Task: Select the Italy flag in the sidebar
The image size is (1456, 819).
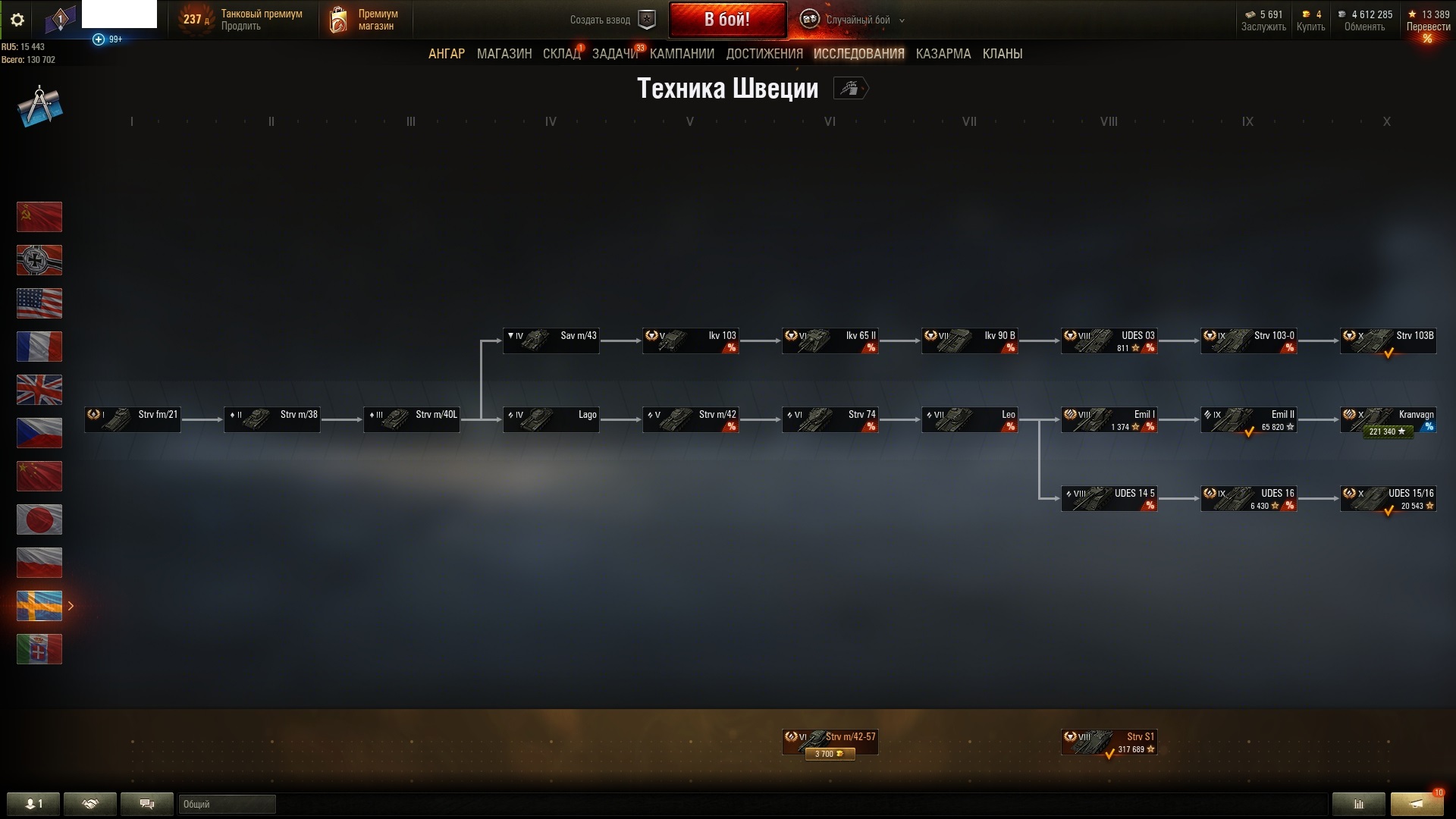Action: pos(39,649)
